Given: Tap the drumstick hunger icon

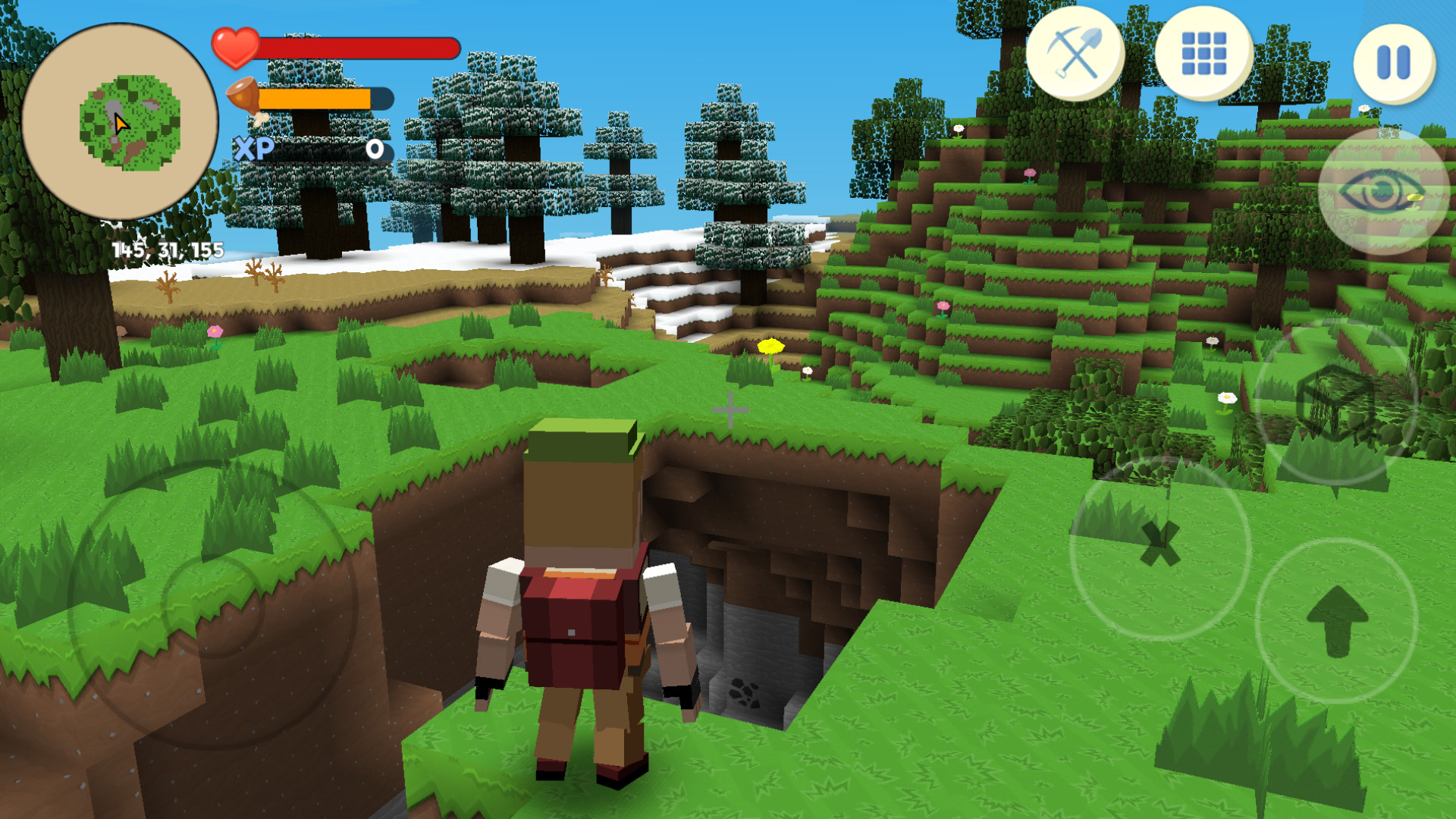Looking at the screenshot, I should 245,98.
